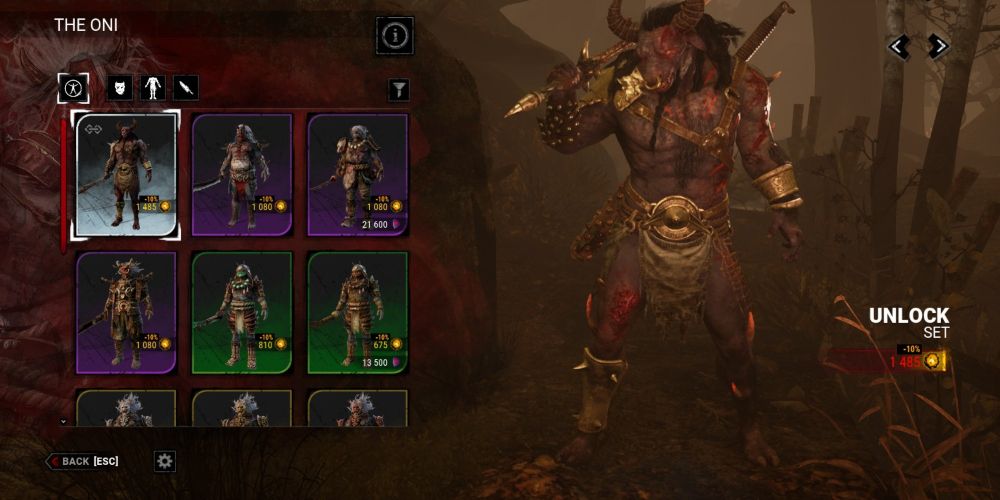
Task: View the previous character with the left arrow
Action: [x=900, y=47]
